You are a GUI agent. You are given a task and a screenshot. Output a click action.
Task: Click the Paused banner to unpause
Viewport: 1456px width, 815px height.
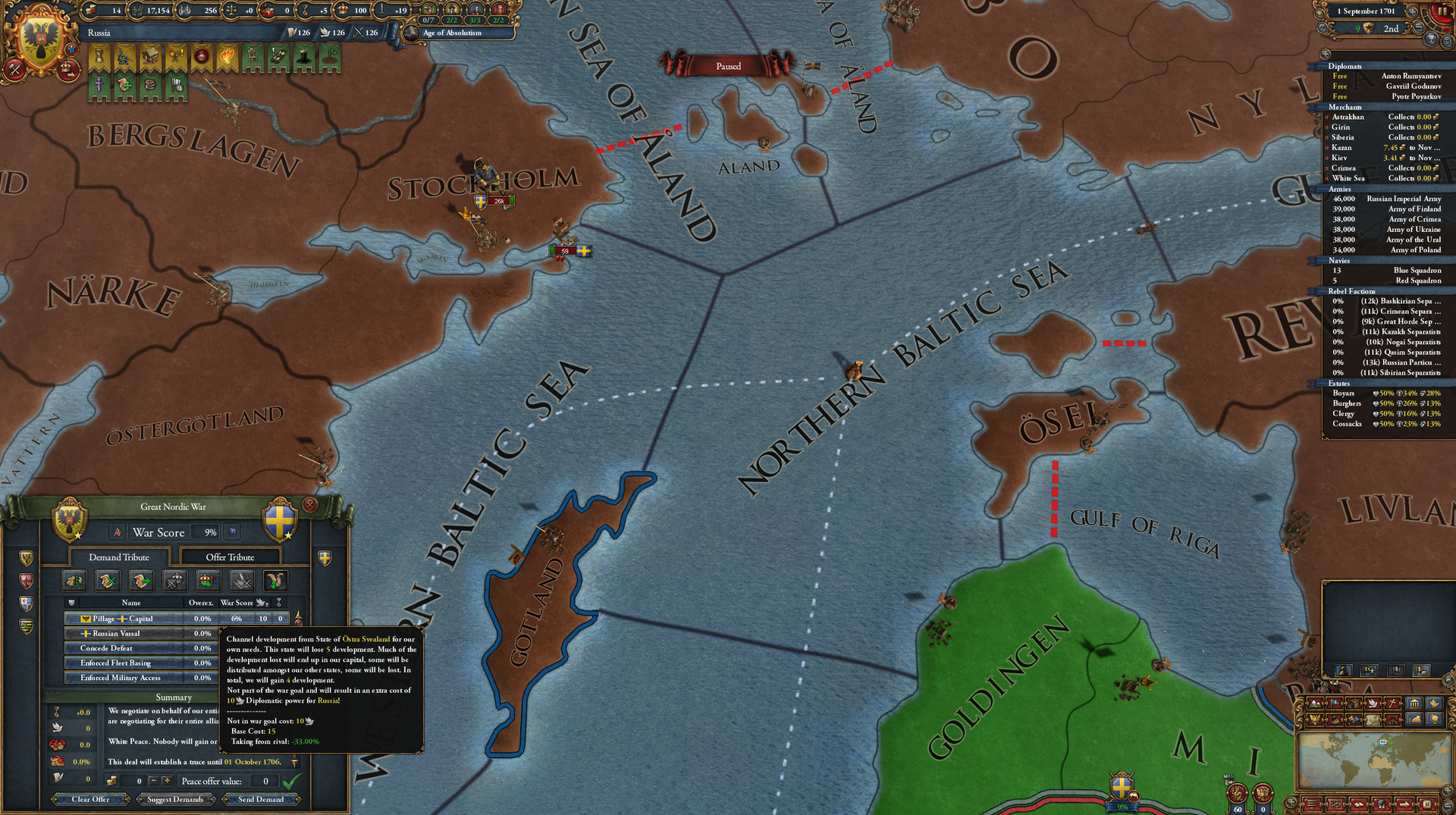(x=728, y=66)
